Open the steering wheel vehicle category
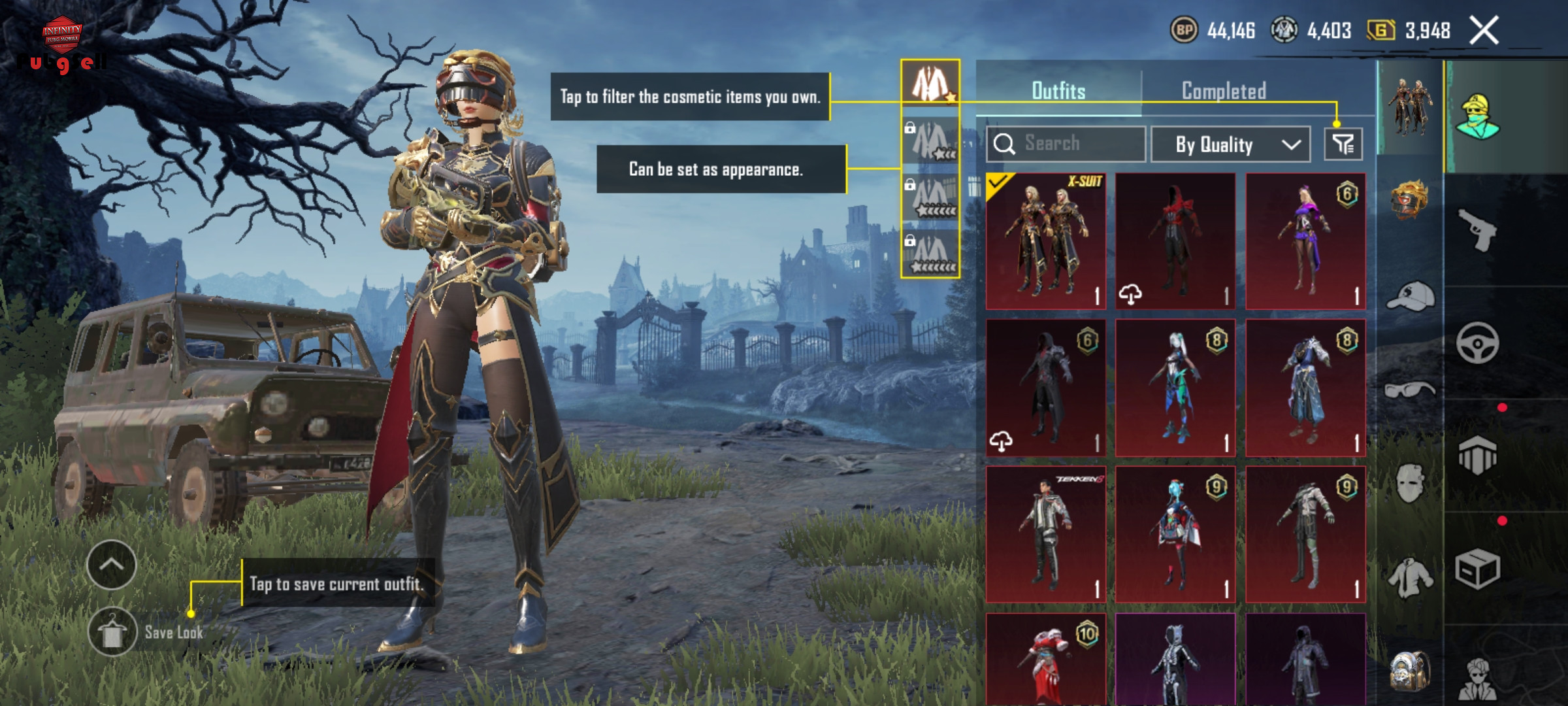The height and width of the screenshot is (706, 1568). tap(1478, 343)
